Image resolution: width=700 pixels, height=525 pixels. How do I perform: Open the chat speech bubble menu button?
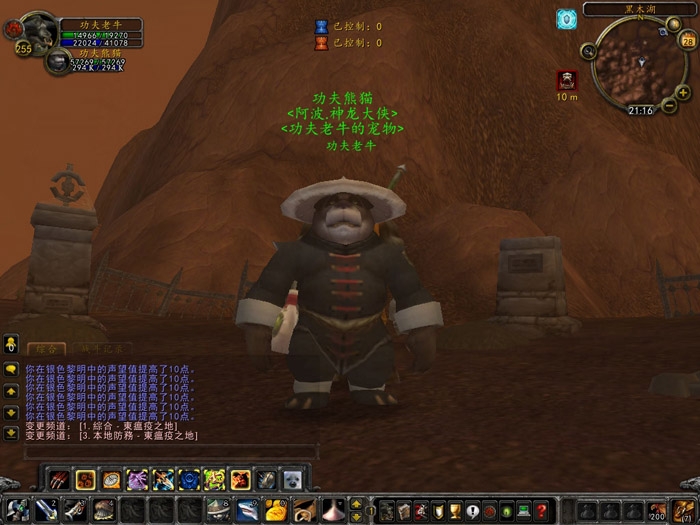pyautogui.click(x=10, y=368)
